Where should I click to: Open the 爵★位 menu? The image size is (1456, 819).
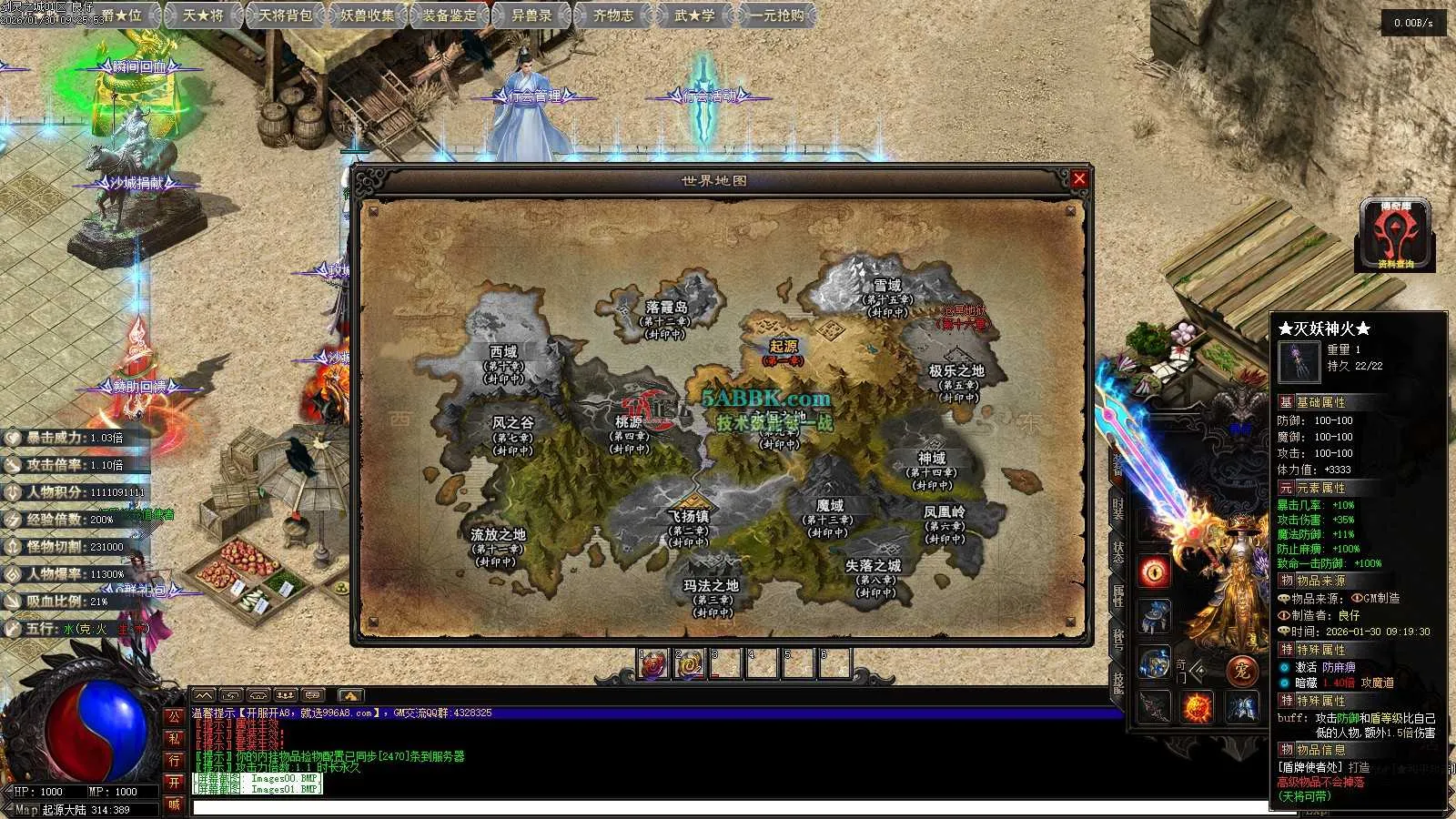pyautogui.click(x=121, y=15)
